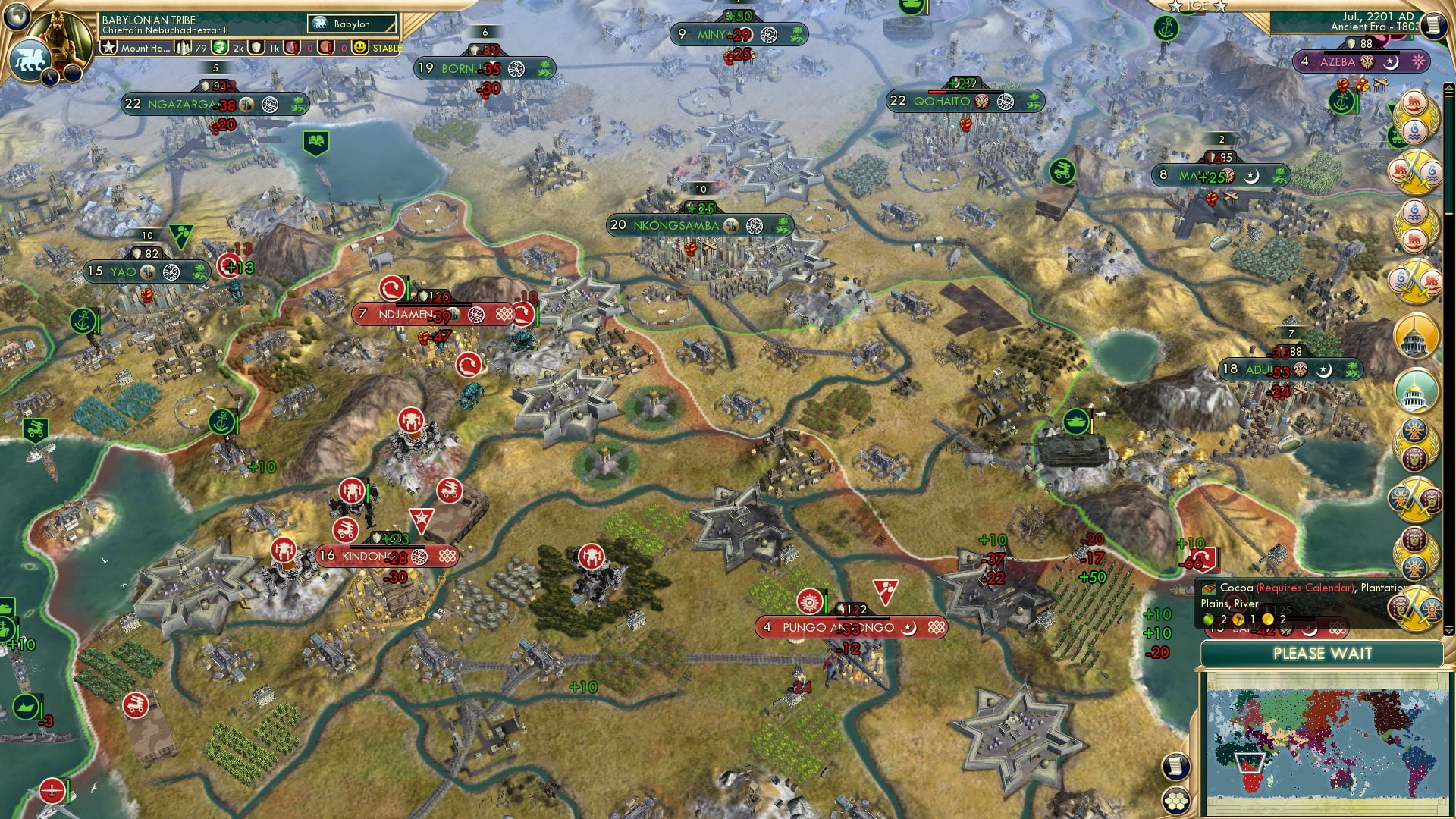Click the notification scroll icon beside the minimap
The height and width of the screenshot is (819, 1456).
(1177, 767)
